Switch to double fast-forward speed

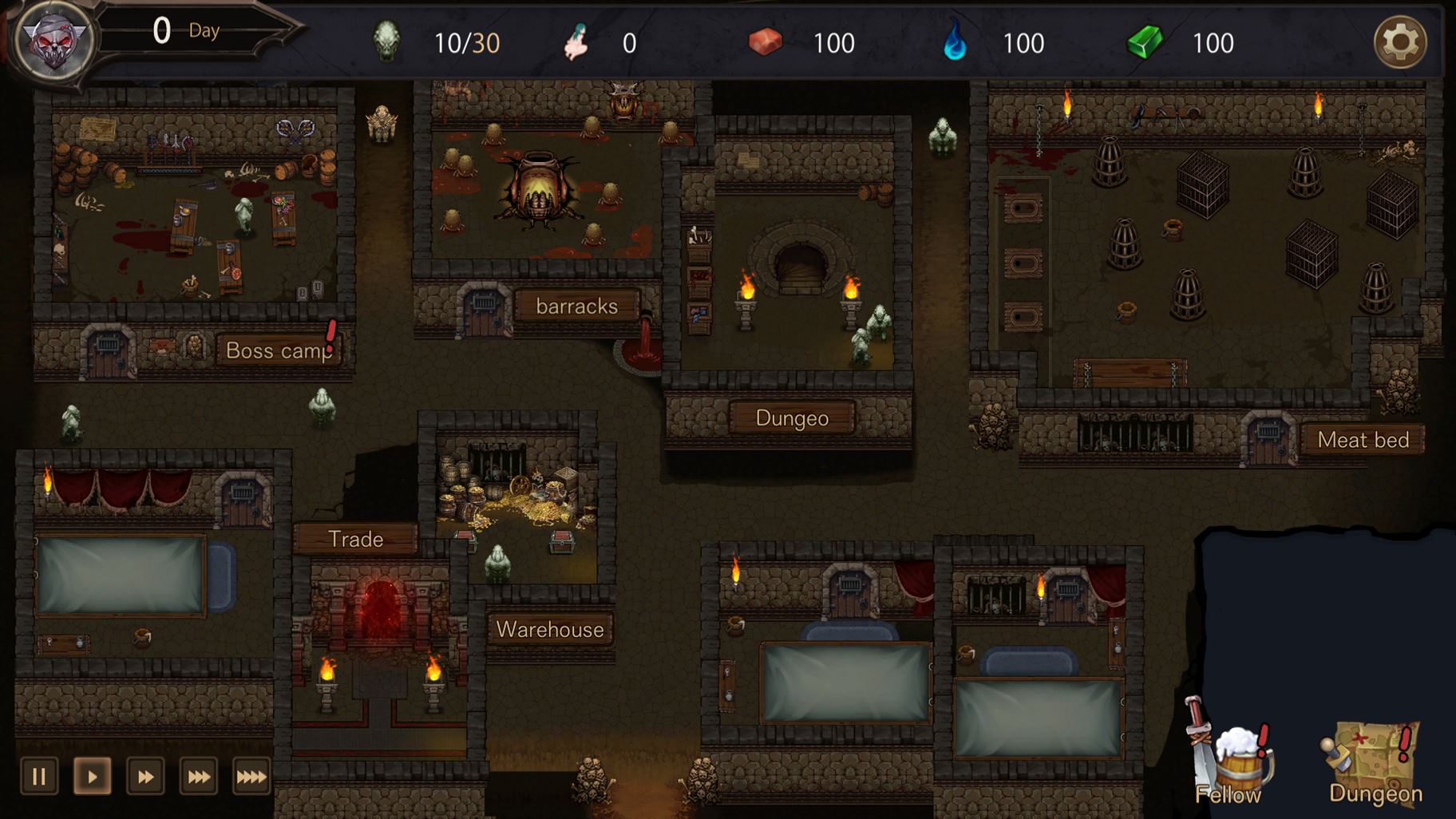click(x=145, y=776)
